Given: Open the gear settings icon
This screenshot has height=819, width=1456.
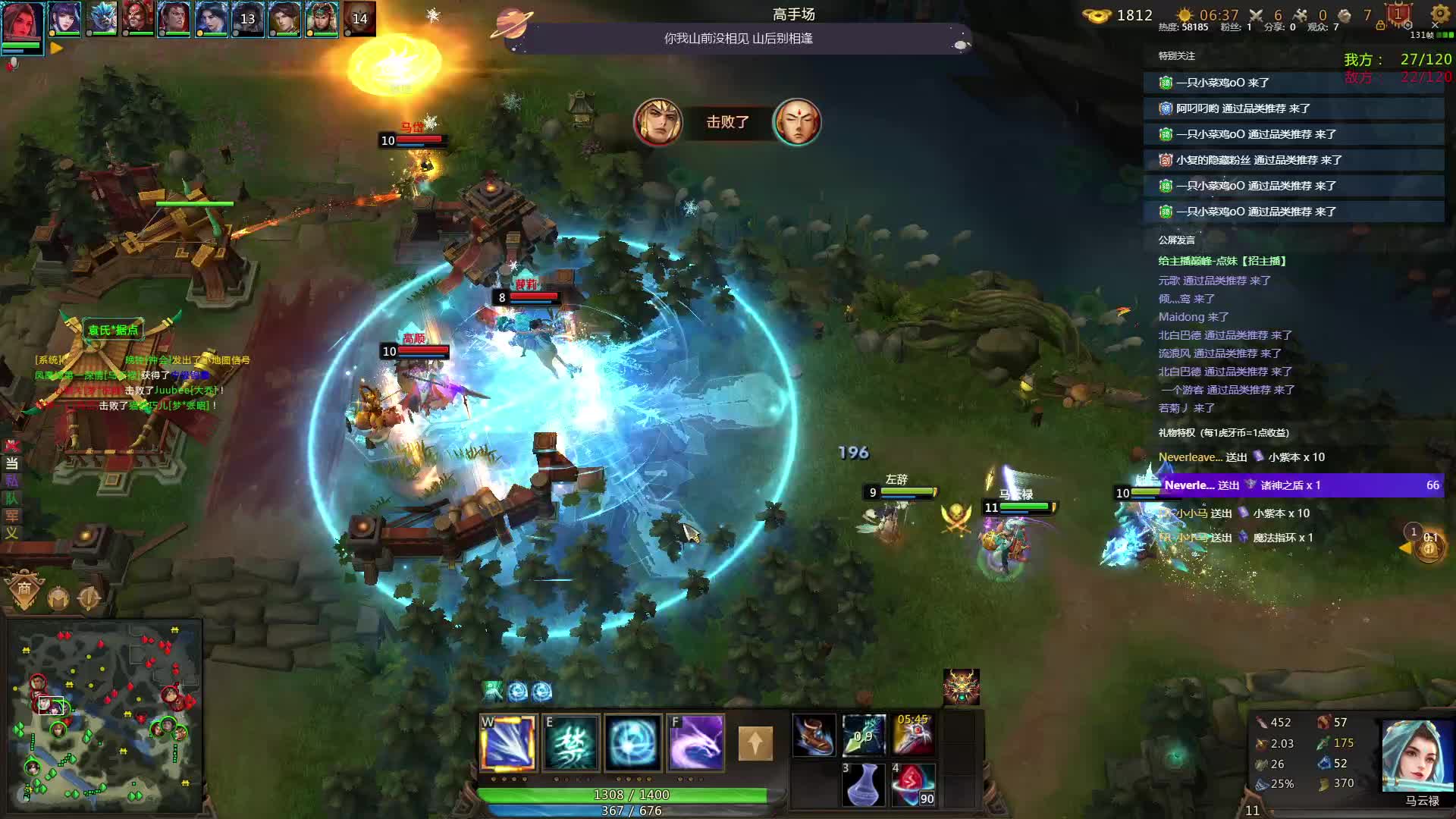Looking at the screenshot, I should [1439, 14].
